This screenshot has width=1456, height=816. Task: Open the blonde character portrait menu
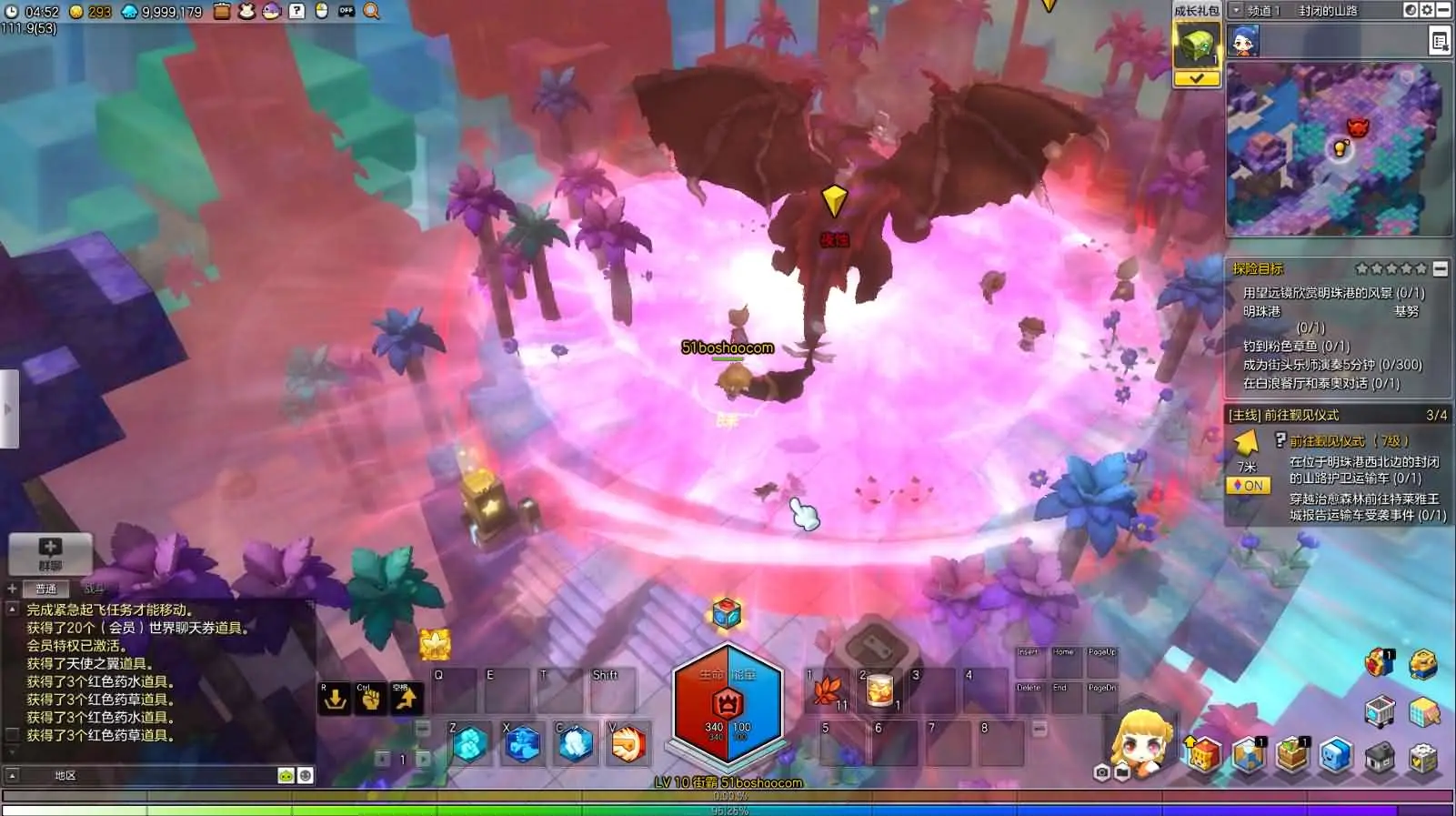pos(1142,742)
